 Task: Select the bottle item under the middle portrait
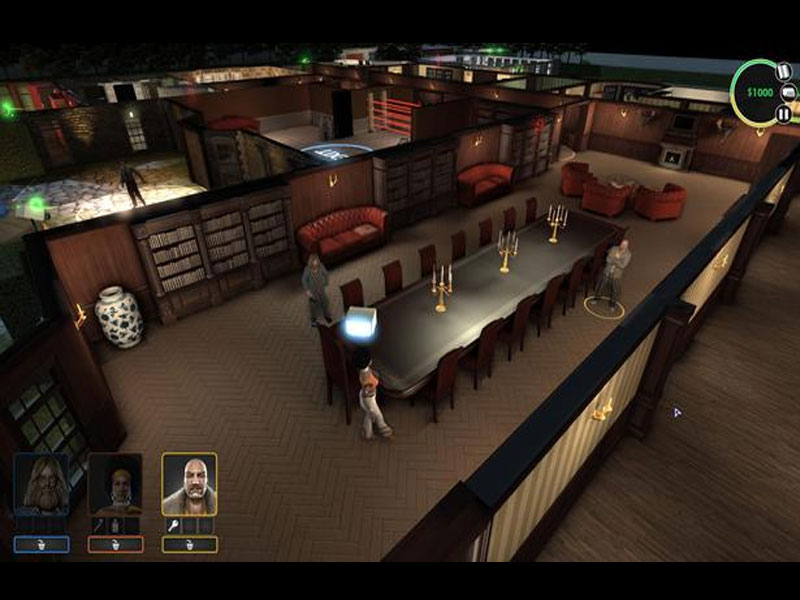pos(114,525)
